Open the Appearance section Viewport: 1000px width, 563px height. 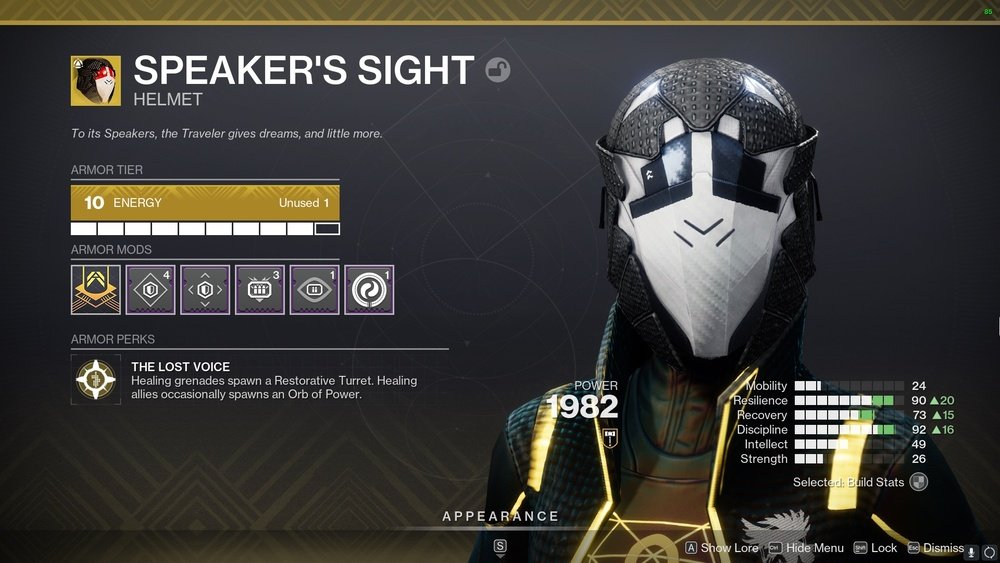pos(500,516)
